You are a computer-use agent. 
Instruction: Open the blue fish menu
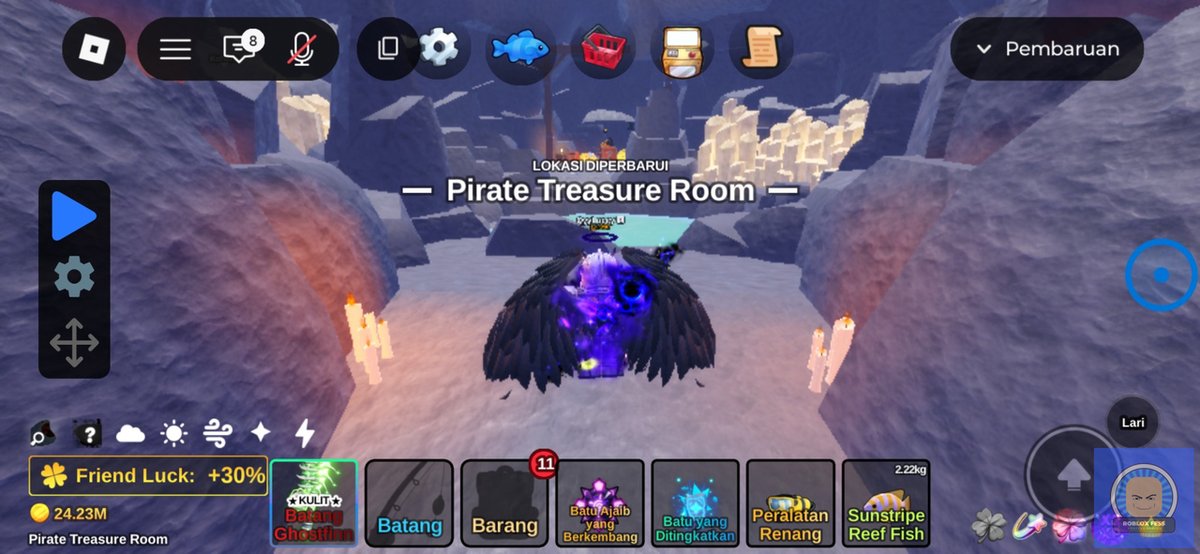coord(521,48)
